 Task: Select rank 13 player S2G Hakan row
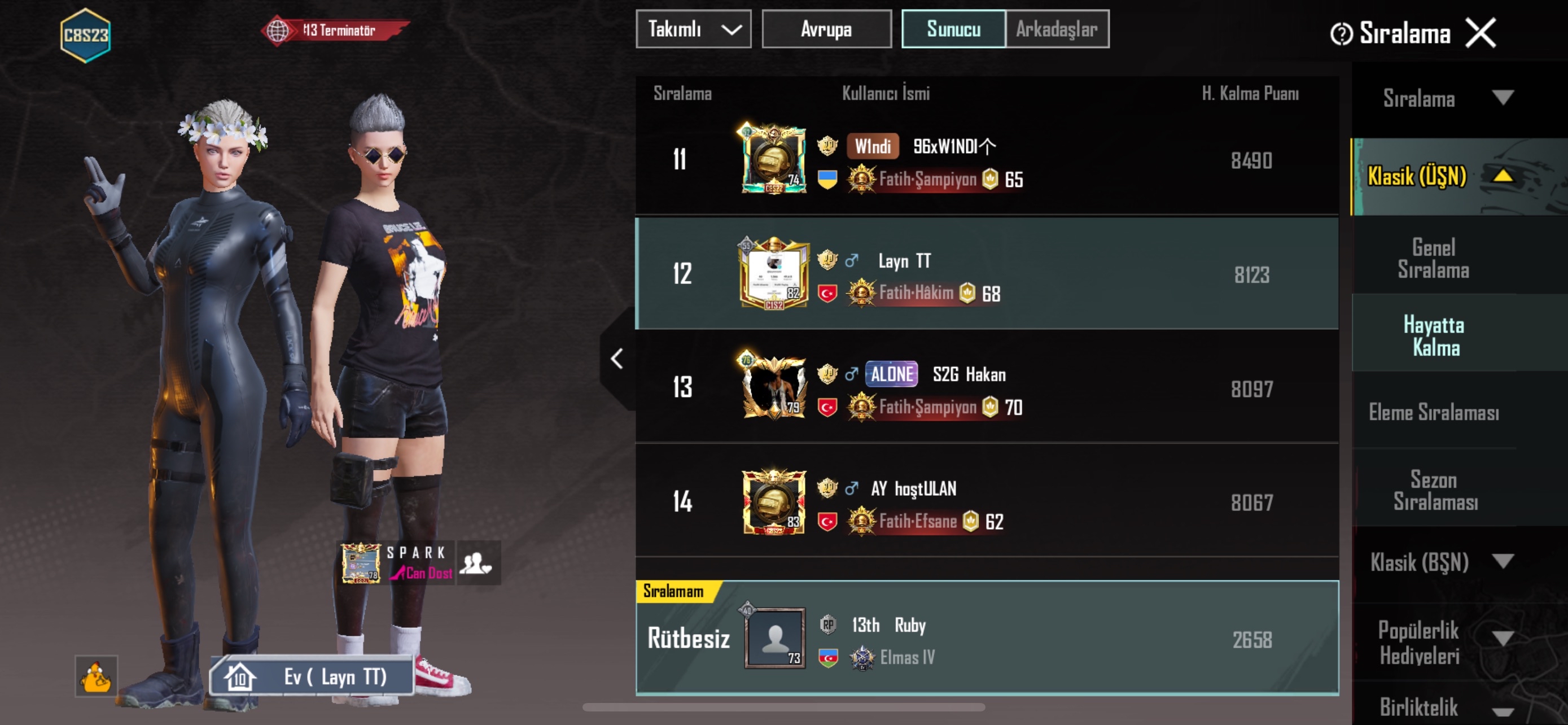pyautogui.click(x=986, y=388)
